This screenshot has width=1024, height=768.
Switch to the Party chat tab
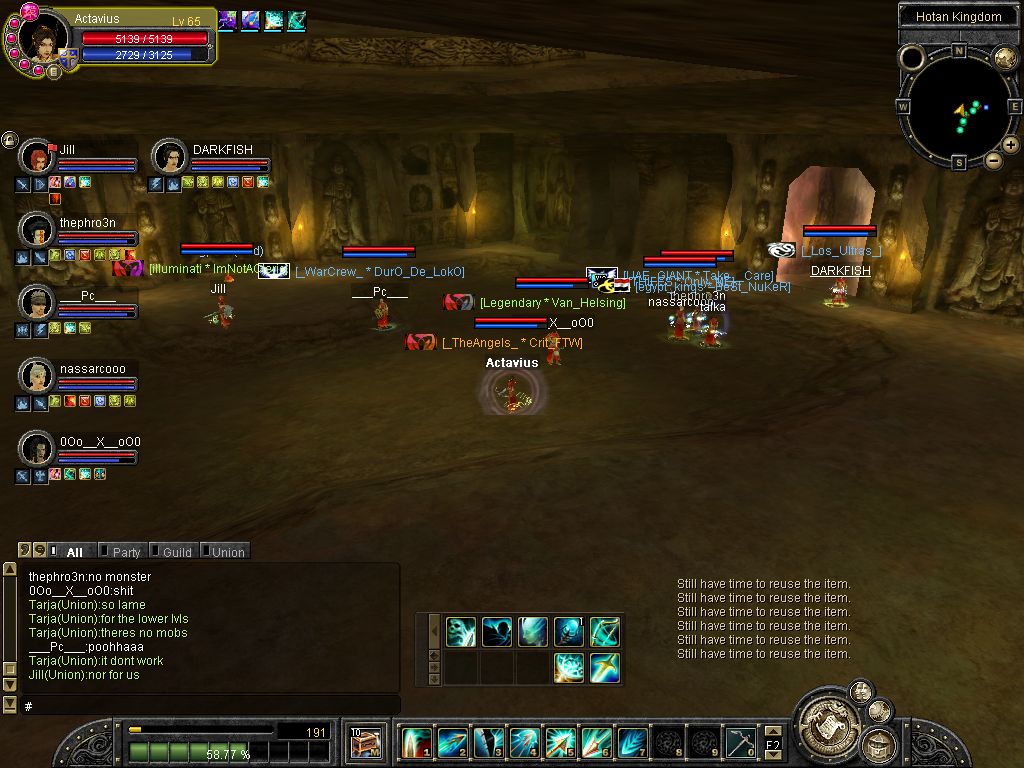[x=126, y=552]
